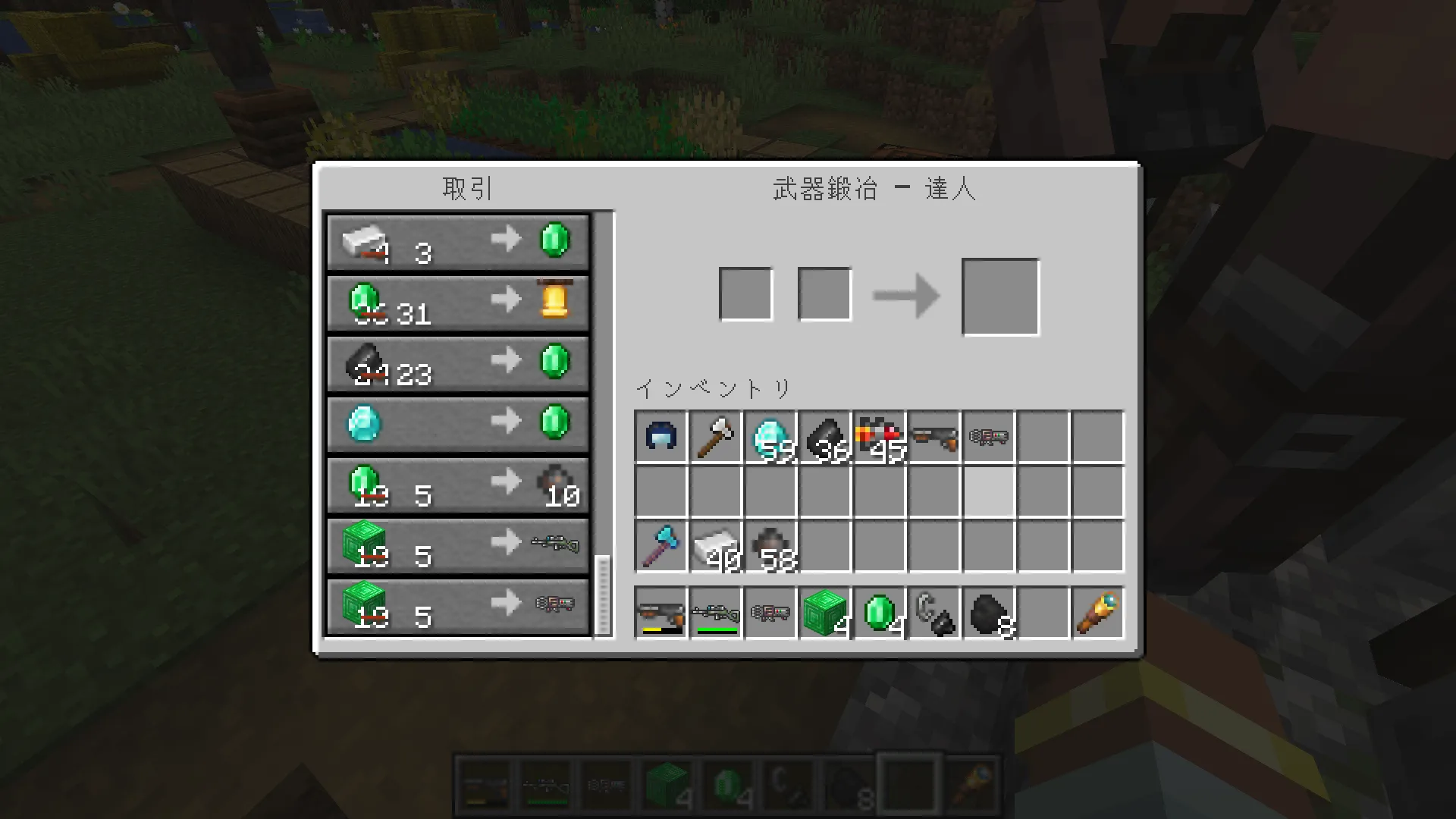Click the 45-count ammo item in the inventory
Screen dimensions: 1456x819
[877, 436]
